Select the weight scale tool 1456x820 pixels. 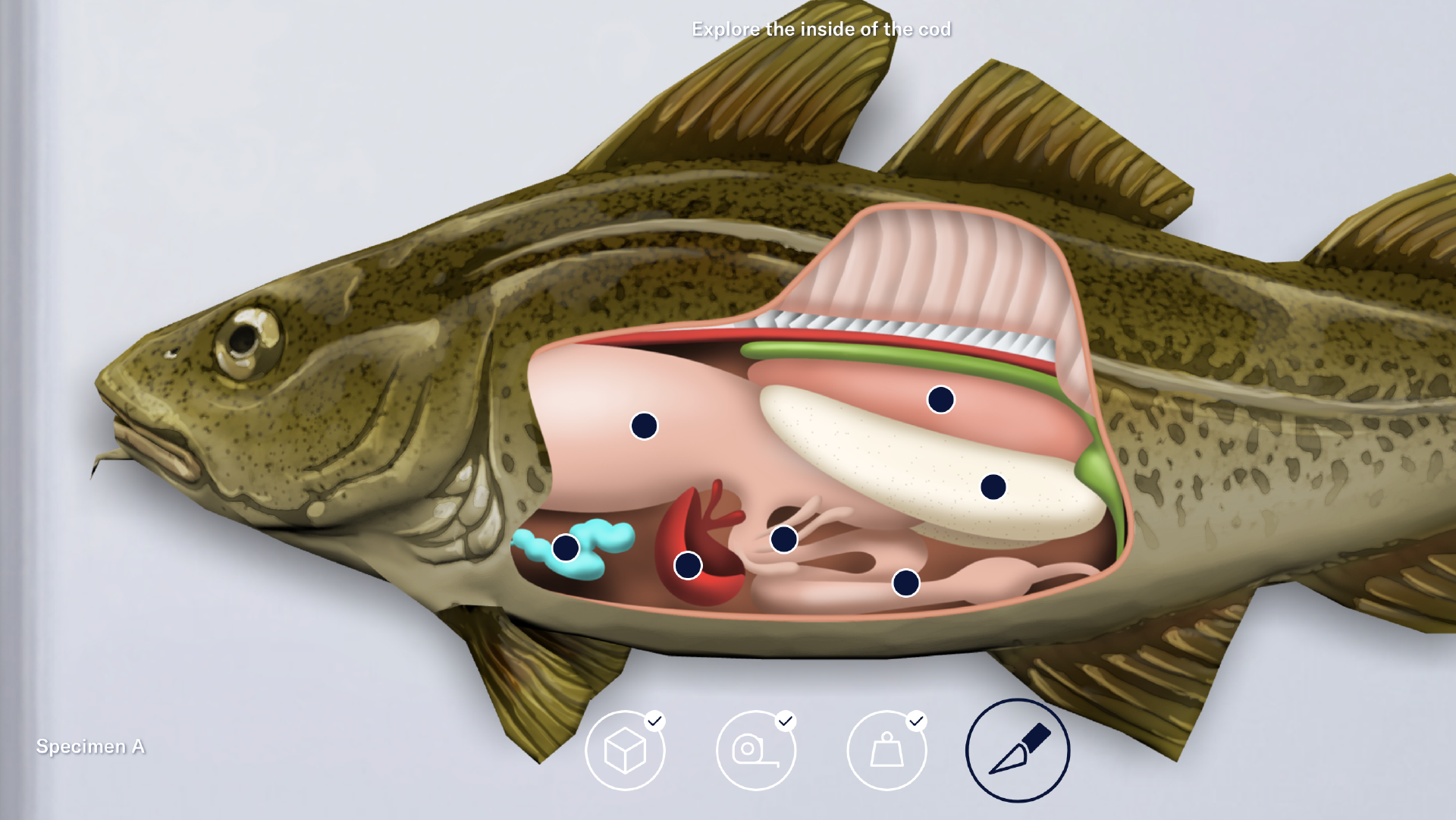click(x=886, y=749)
